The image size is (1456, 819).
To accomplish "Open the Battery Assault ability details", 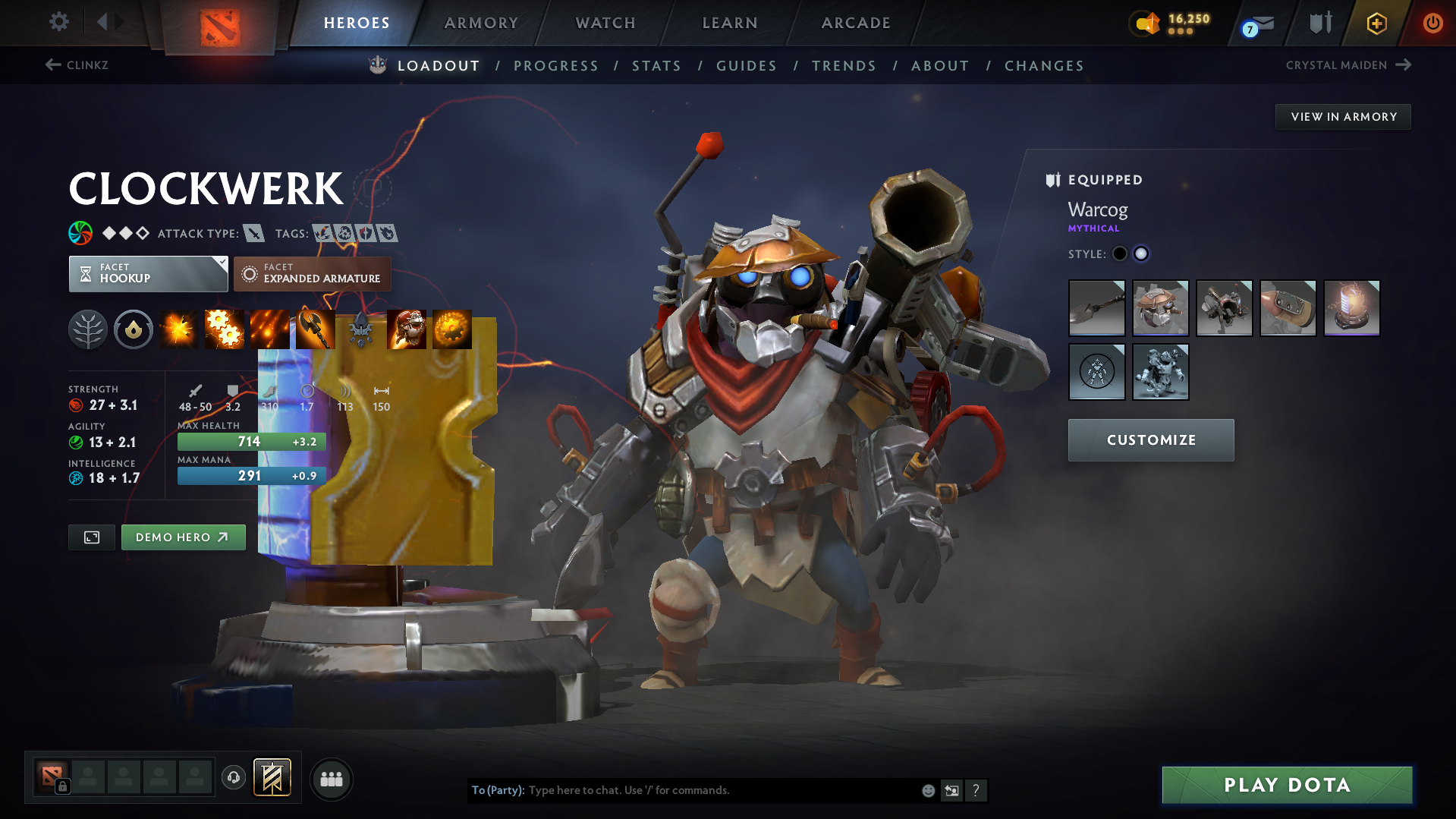I will (x=178, y=329).
